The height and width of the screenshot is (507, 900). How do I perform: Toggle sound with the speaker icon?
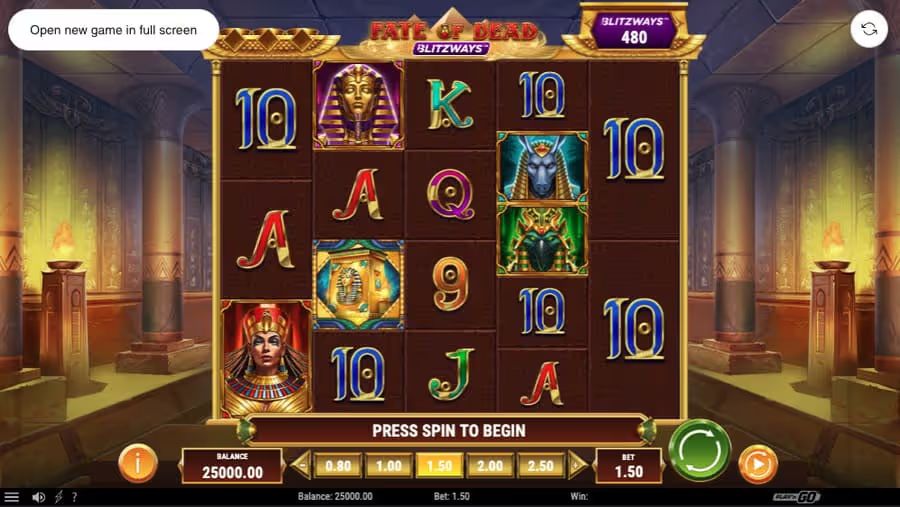38,497
